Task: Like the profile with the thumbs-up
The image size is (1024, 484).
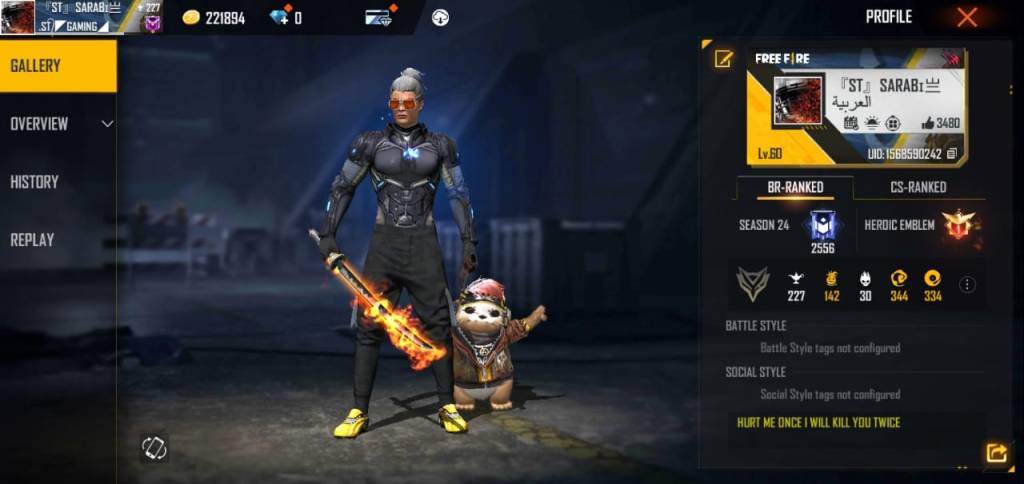Action: [928, 123]
